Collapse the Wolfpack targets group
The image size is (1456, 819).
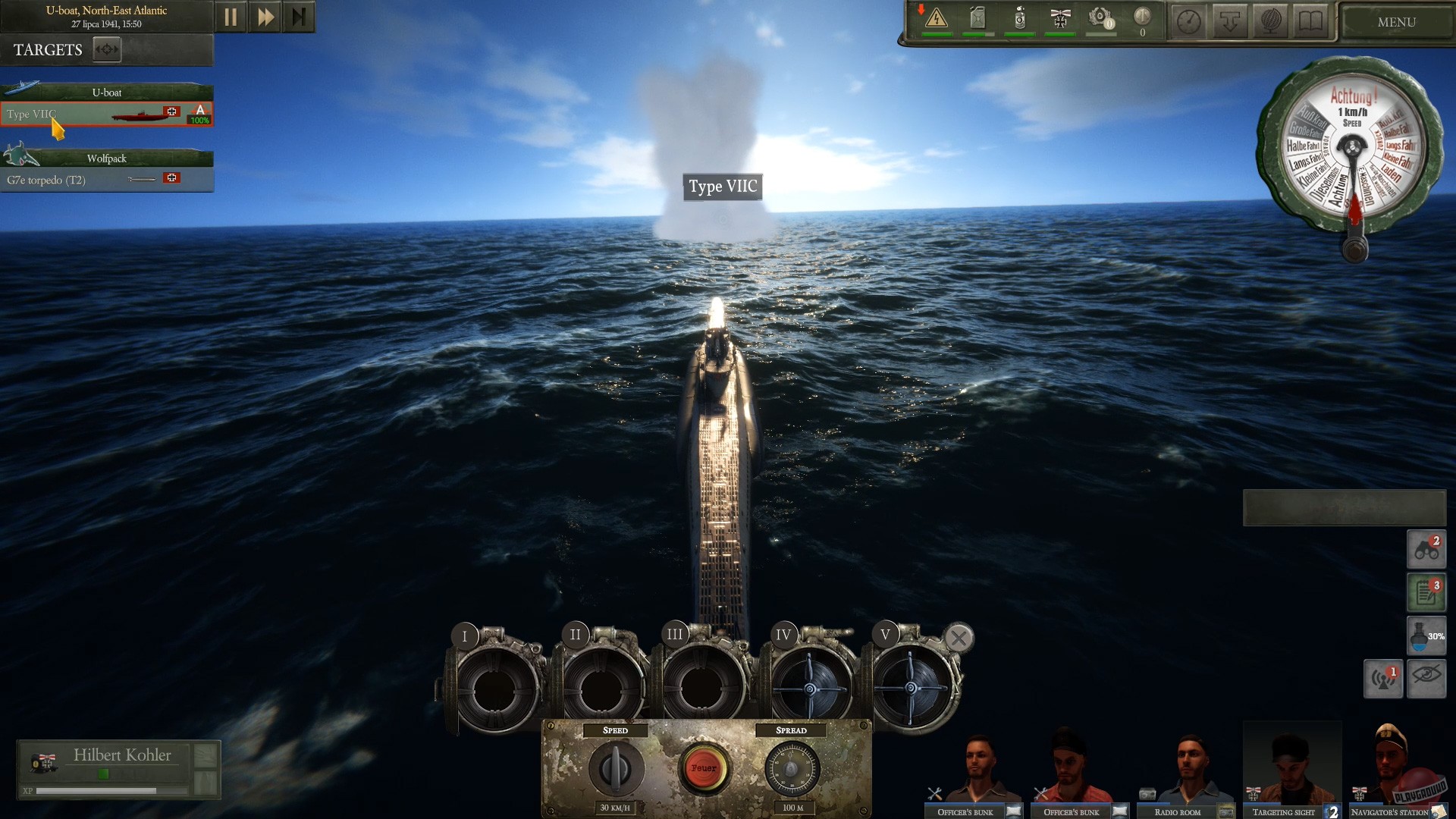[107, 158]
